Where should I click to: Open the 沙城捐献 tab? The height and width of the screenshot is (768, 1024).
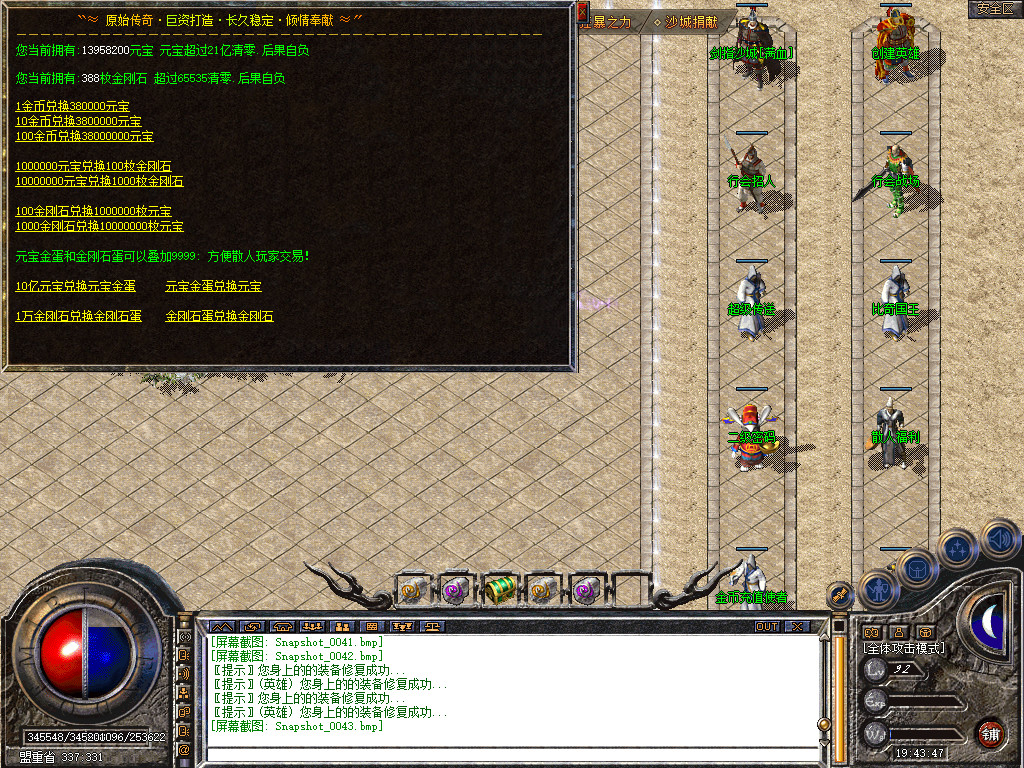[691, 21]
